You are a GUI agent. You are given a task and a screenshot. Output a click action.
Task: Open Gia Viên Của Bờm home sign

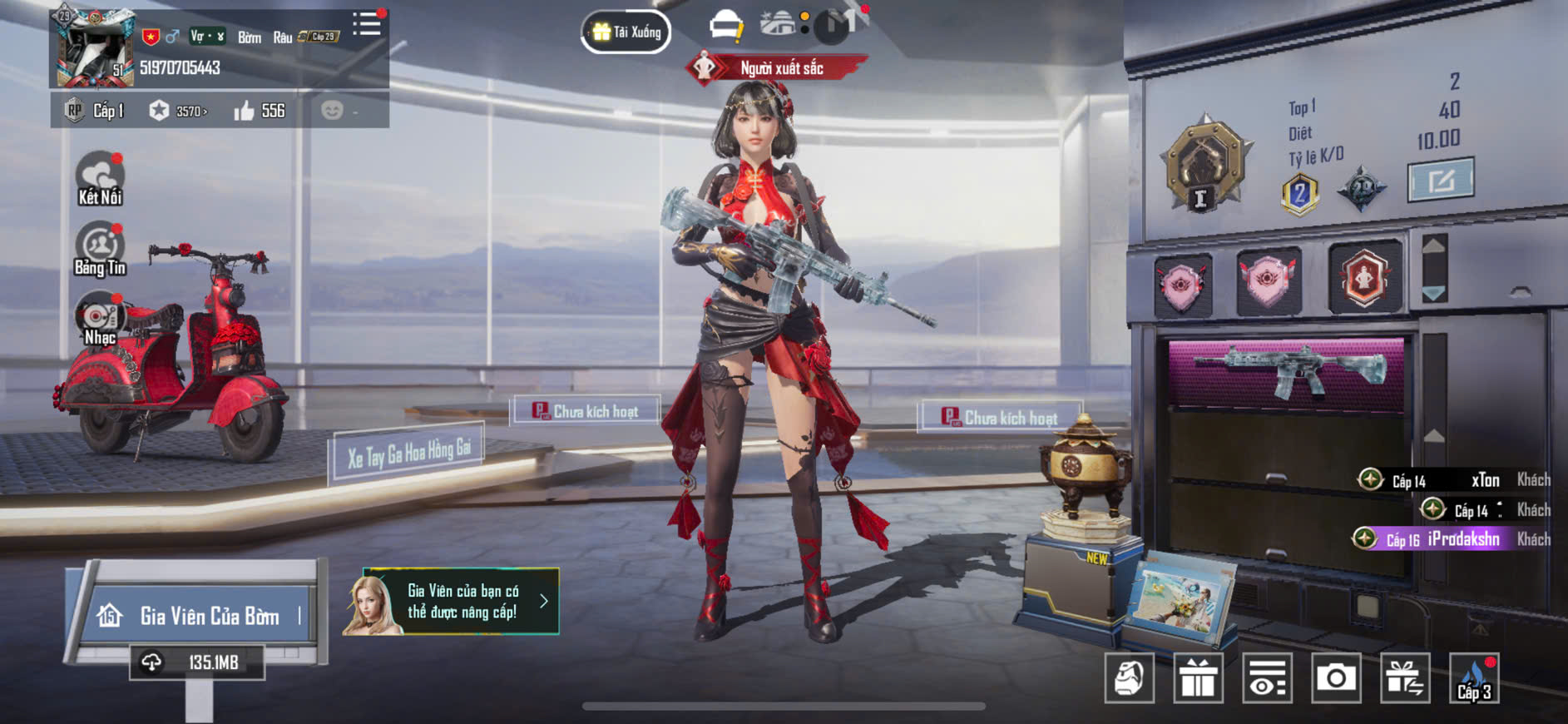coord(200,616)
